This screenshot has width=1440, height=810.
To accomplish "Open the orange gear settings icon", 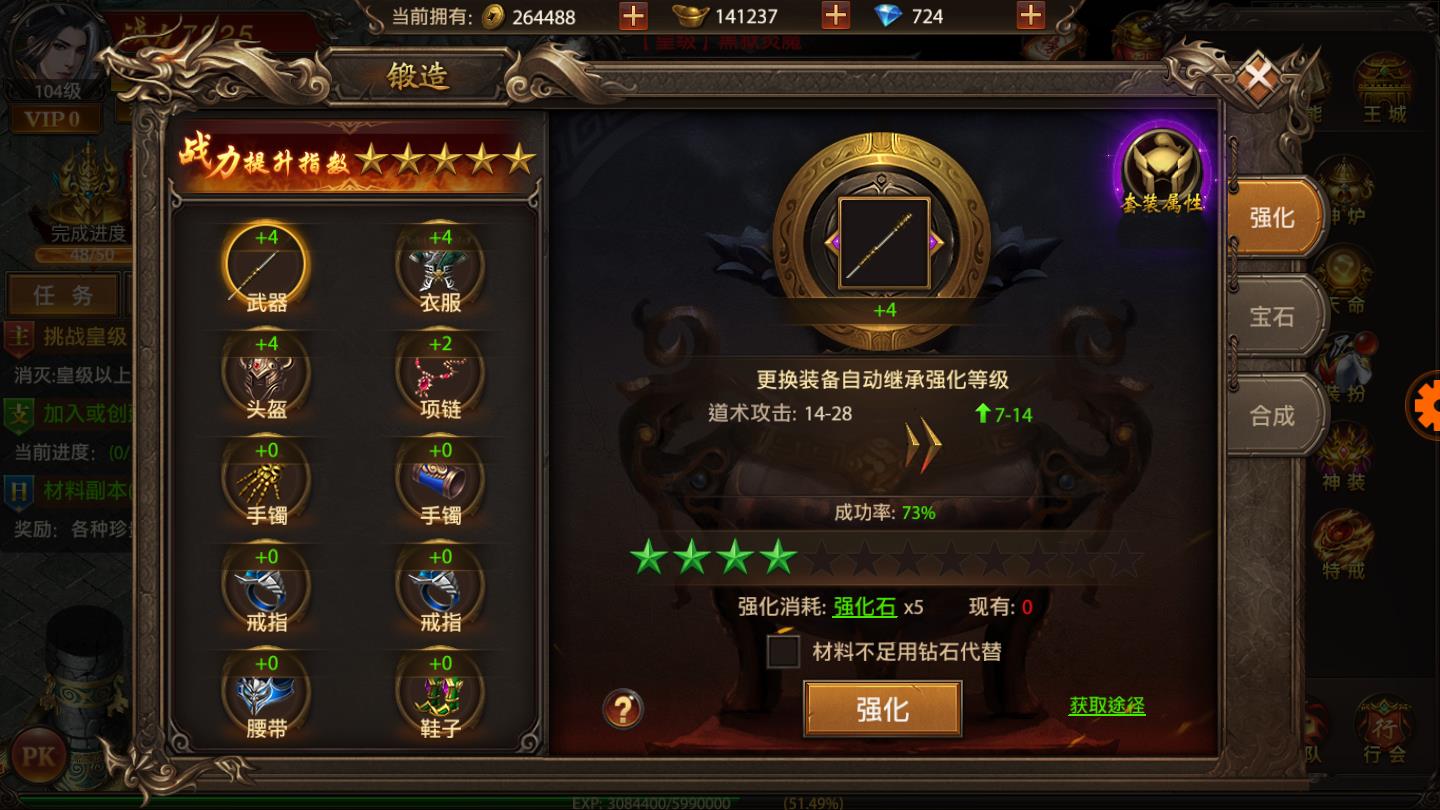I will pos(1425,405).
